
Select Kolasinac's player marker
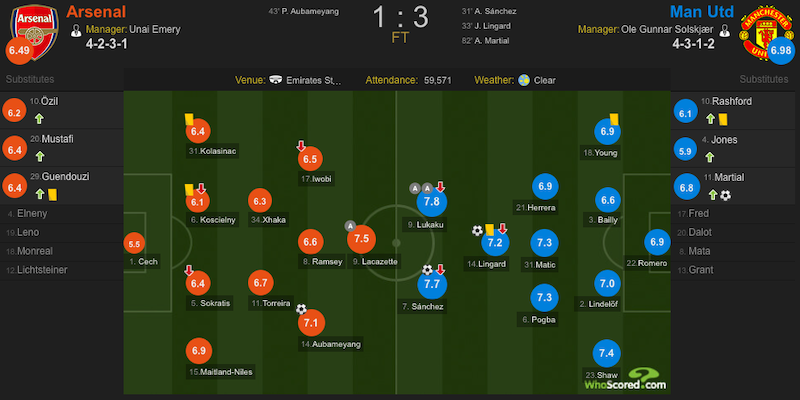click(x=197, y=131)
